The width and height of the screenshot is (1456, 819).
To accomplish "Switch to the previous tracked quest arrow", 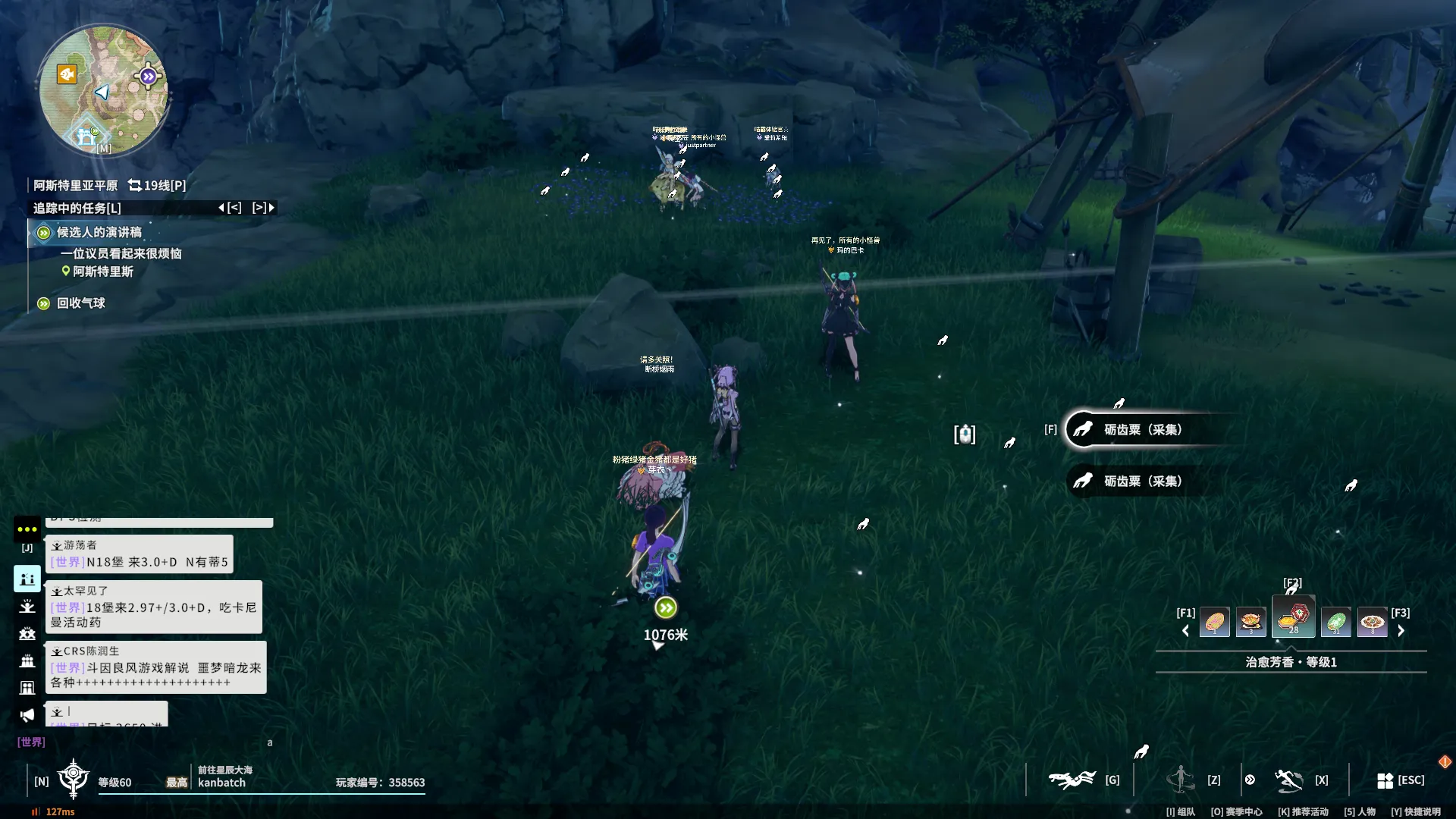I will pyautogui.click(x=221, y=208).
